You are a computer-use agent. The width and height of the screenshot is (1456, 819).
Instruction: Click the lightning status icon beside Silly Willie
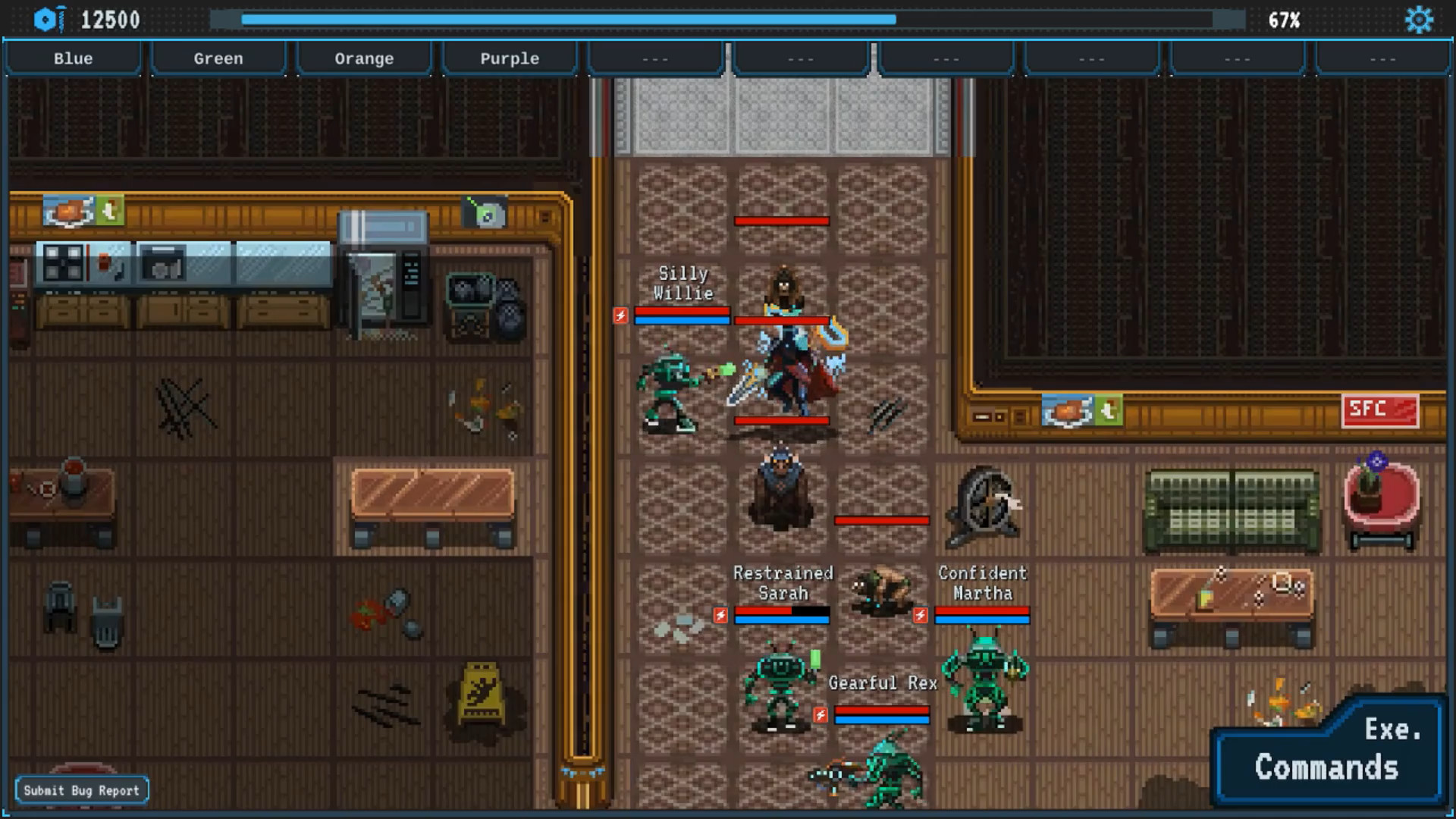(621, 316)
